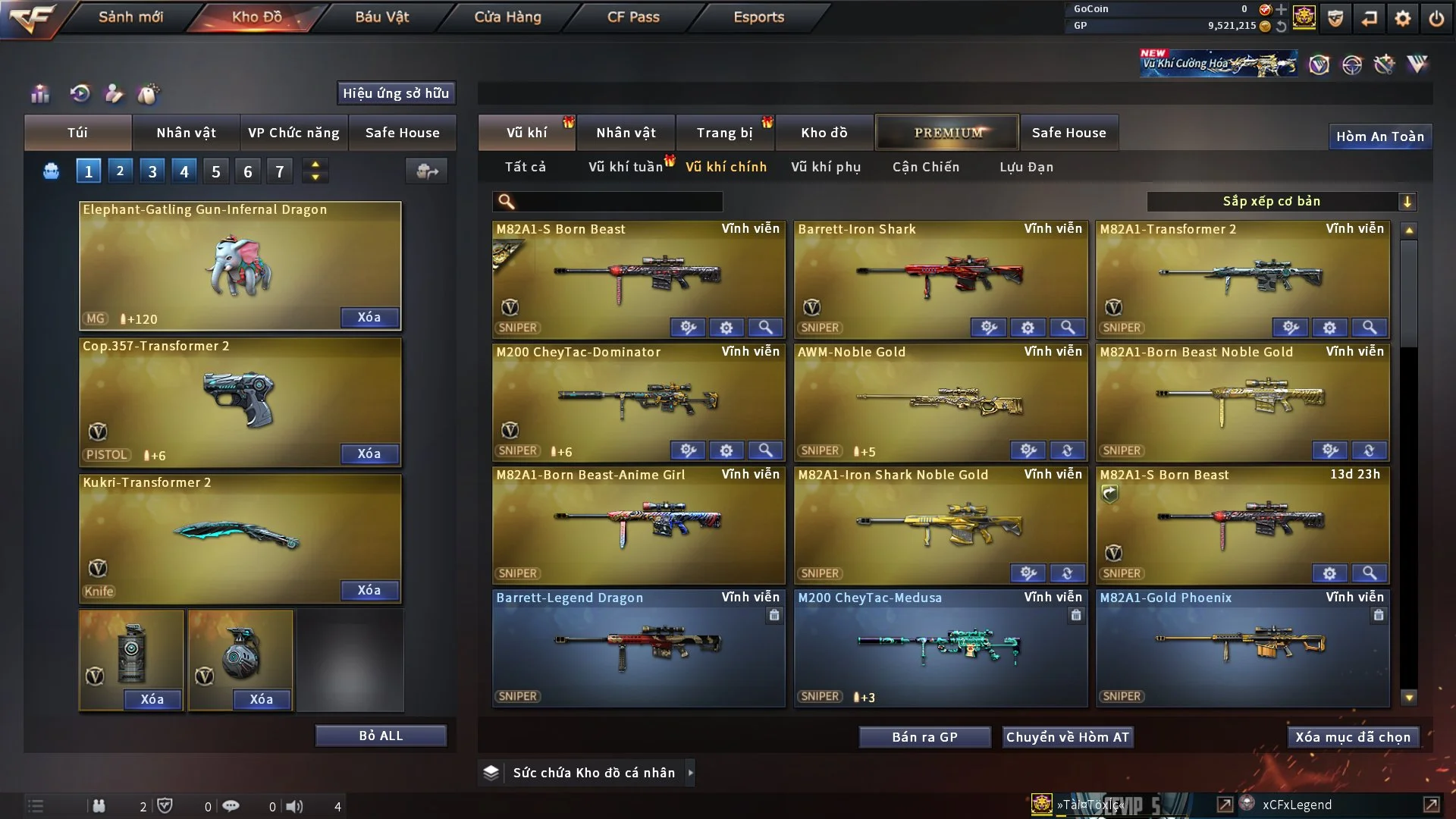Image resolution: width=1456 pixels, height=819 pixels.
Task: Click Xóa mục đã chọn button
Action: [x=1353, y=737]
